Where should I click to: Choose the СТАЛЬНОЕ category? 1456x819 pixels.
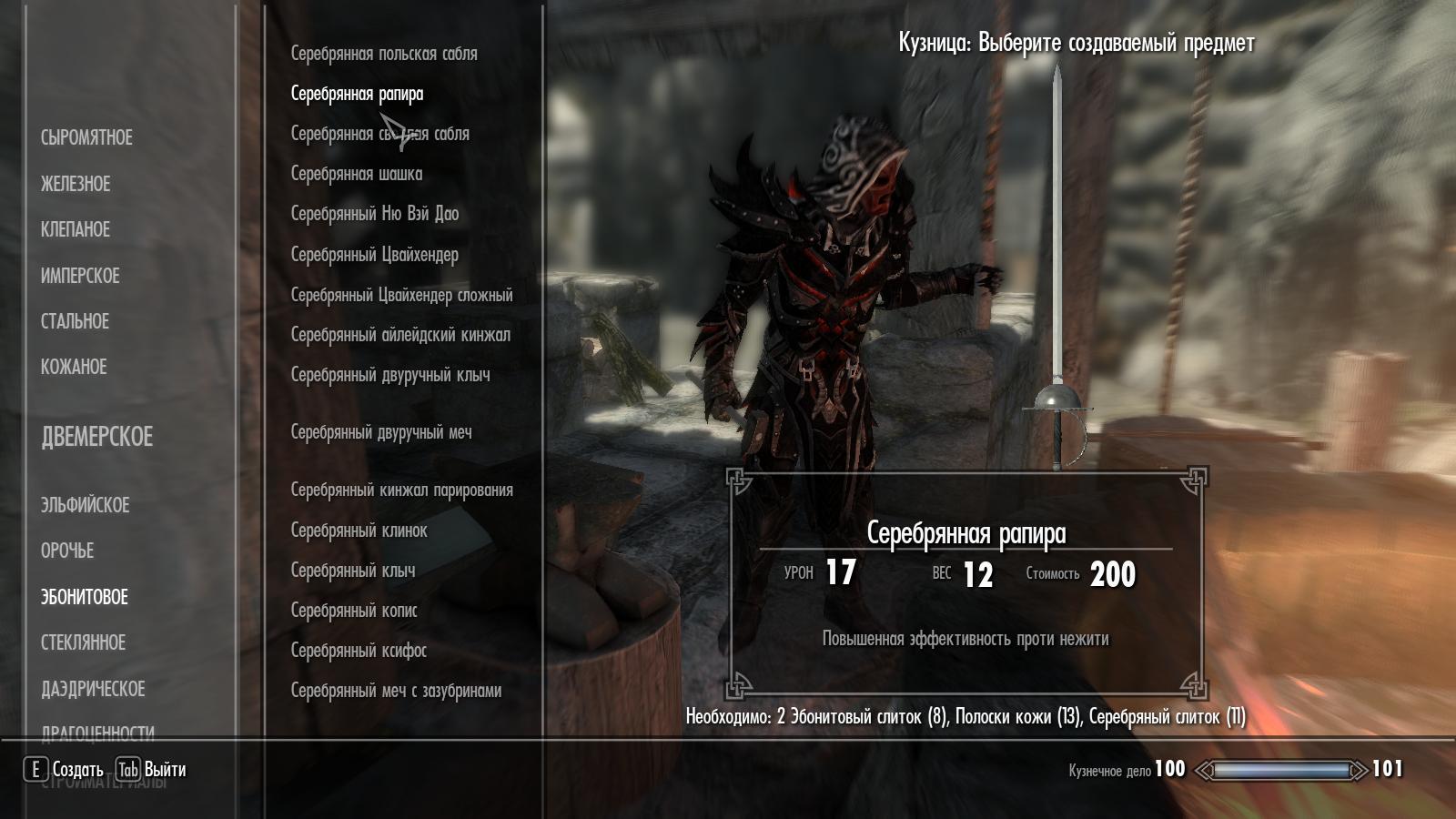75,321
